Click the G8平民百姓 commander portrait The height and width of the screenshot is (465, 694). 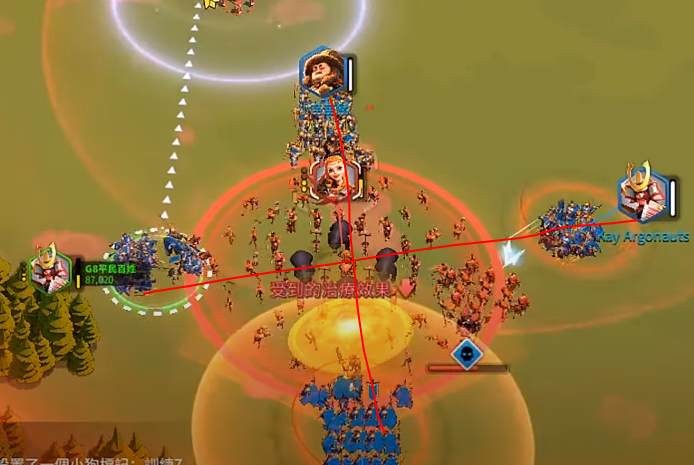pyautogui.click(x=49, y=268)
